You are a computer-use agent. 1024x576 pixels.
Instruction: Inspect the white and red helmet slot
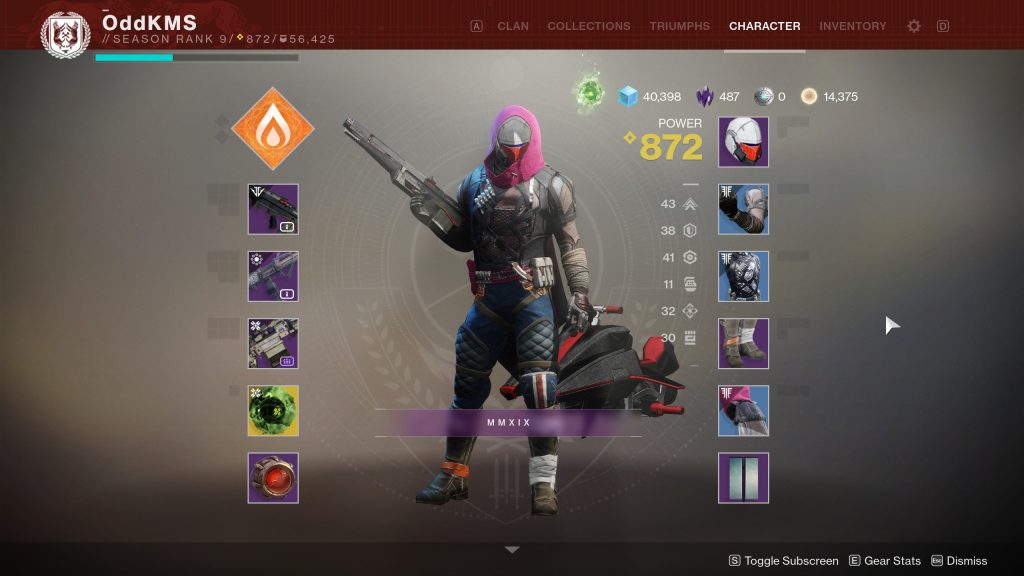tap(743, 142)
